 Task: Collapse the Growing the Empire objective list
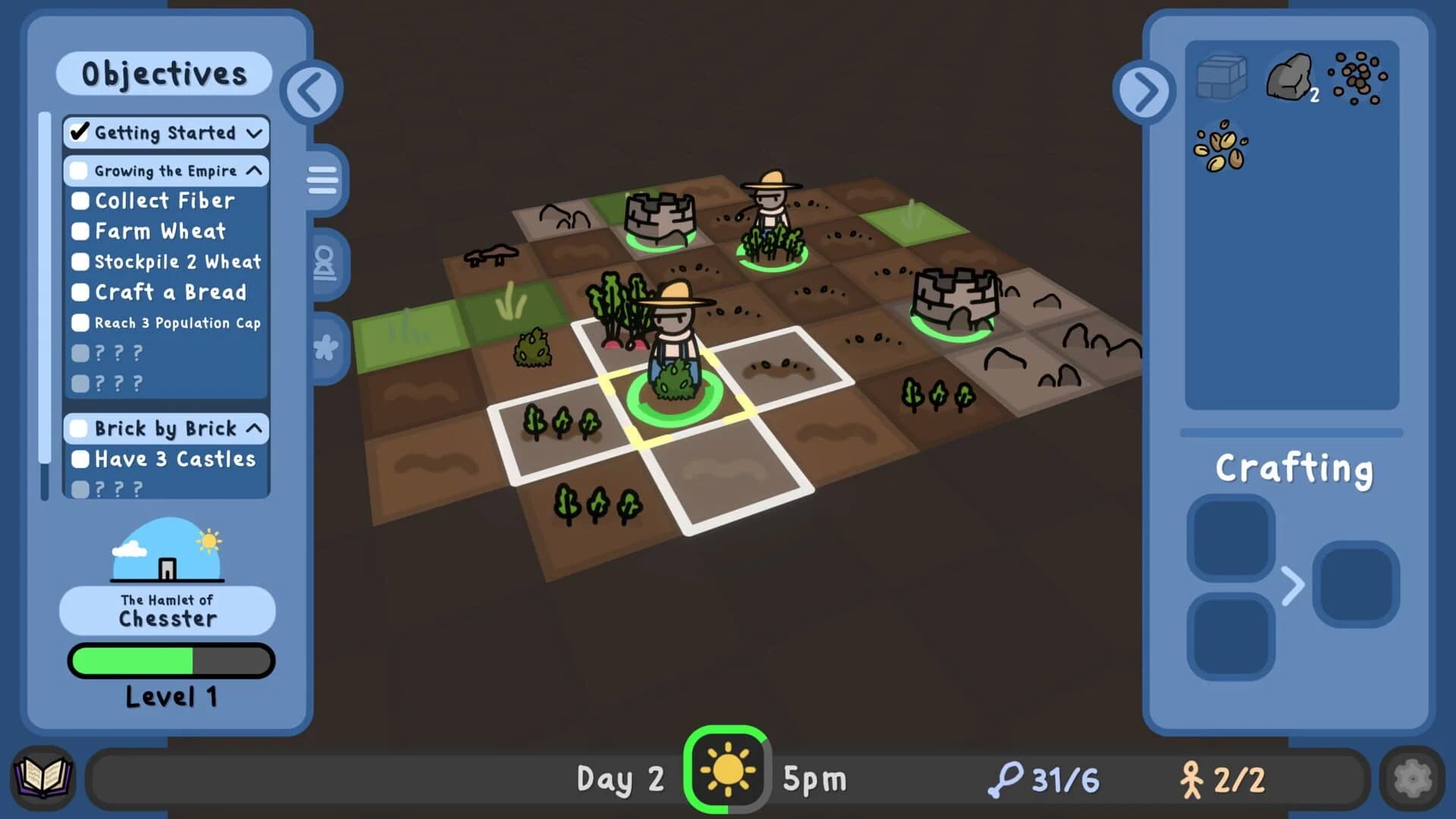(254, 171)
